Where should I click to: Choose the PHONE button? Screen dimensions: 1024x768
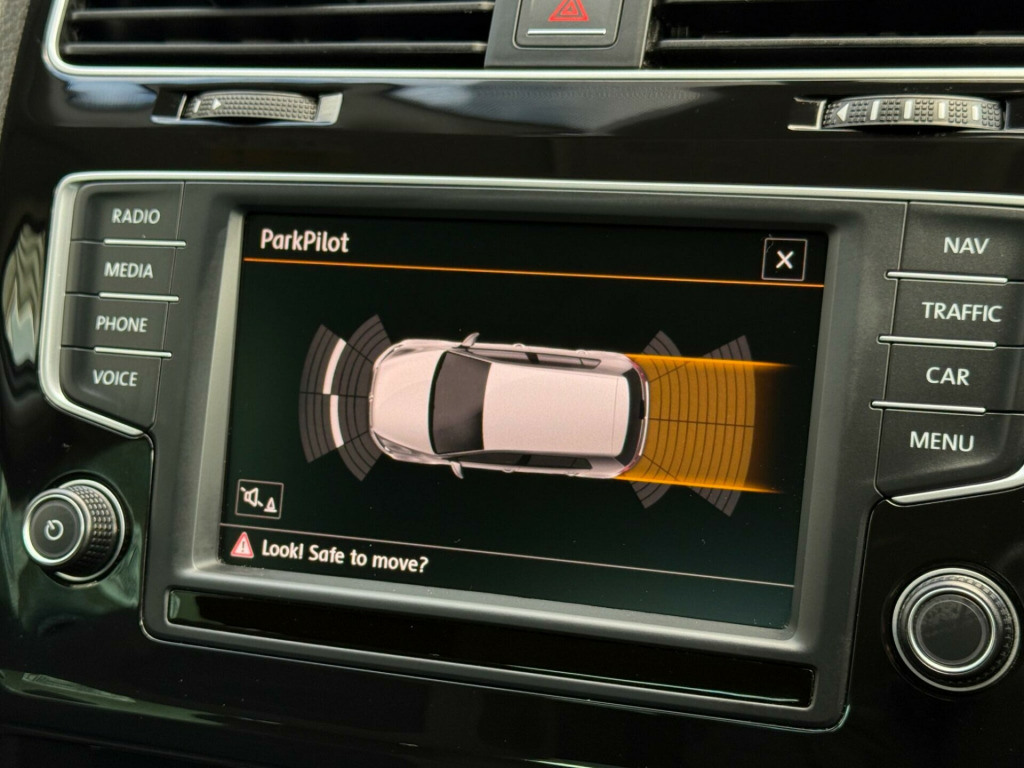pyautogui.click(x=121, y=324)
